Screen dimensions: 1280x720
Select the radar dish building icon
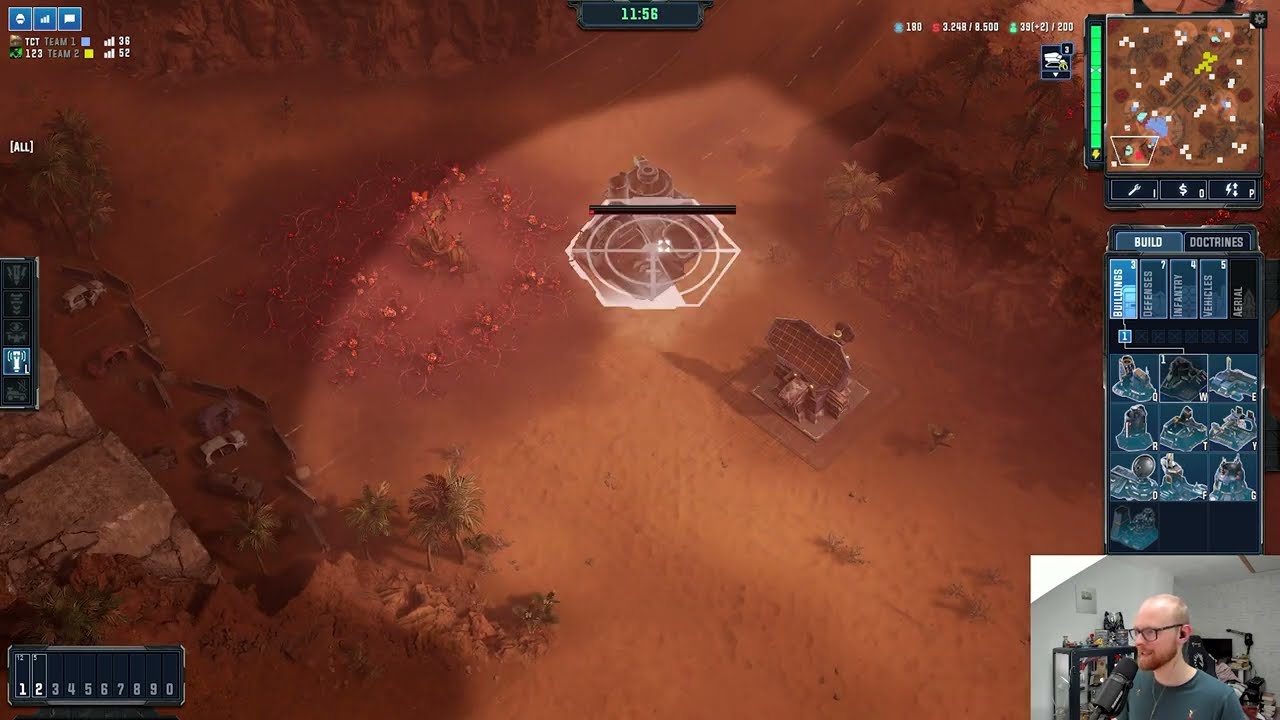pyautogui.click(x=1134, y=477)
